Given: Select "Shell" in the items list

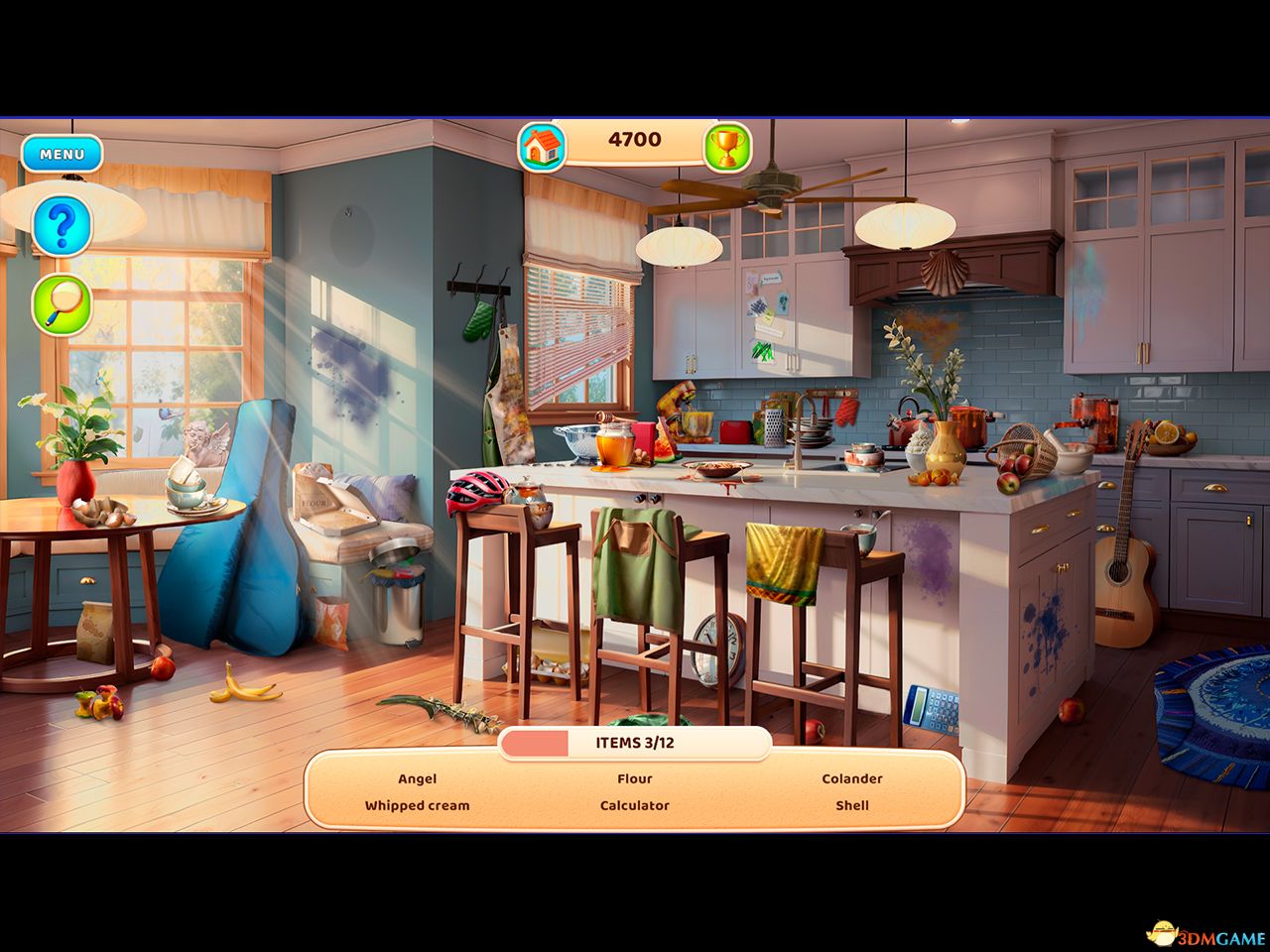Looking at the screenshot, I should click(851, 805).
